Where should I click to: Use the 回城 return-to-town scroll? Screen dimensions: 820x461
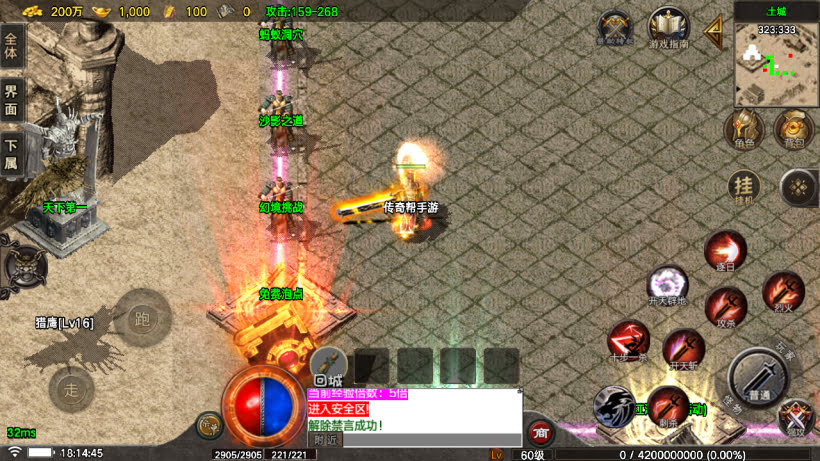point(328,367)
